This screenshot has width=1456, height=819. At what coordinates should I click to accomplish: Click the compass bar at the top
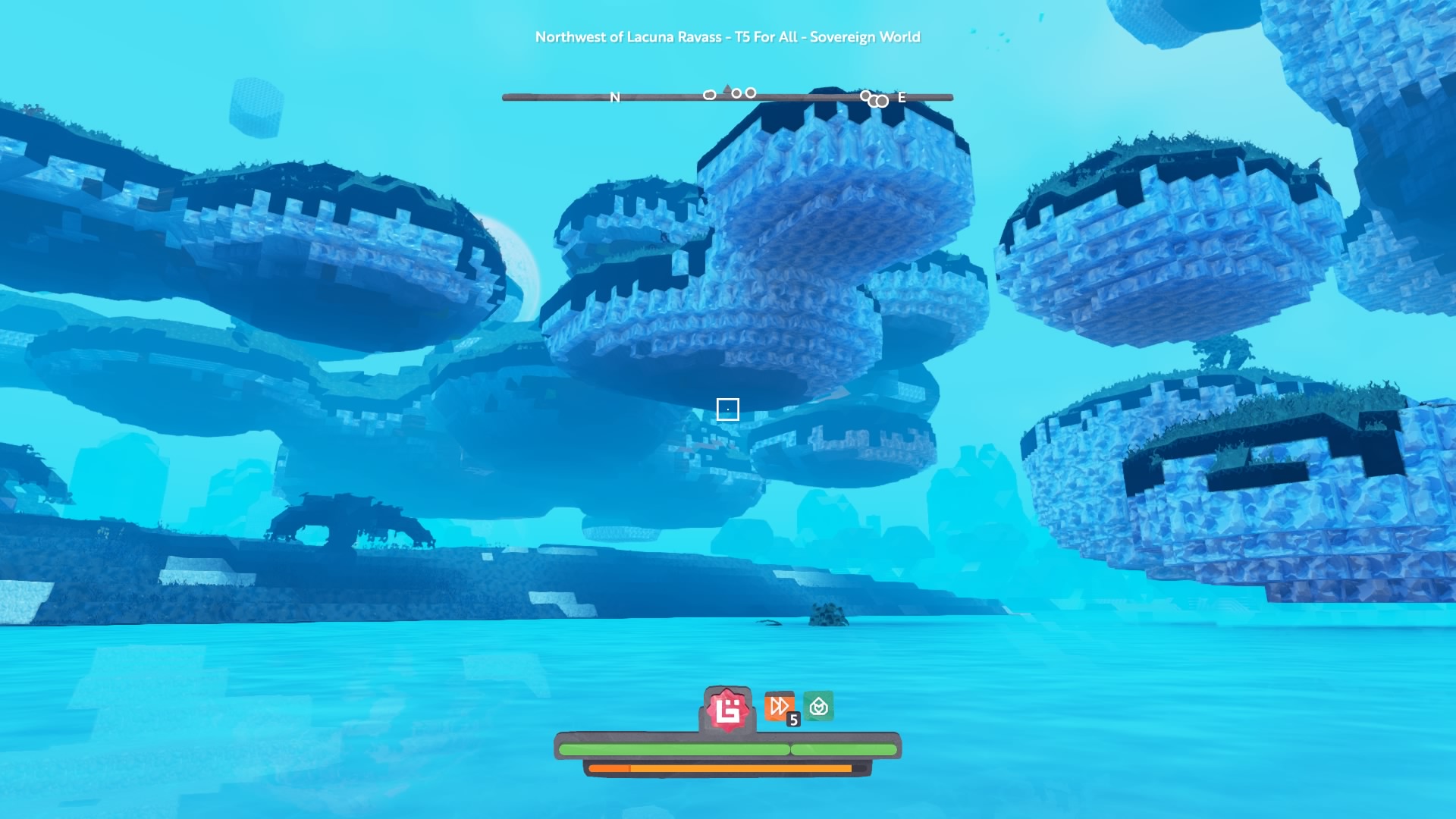727,97
